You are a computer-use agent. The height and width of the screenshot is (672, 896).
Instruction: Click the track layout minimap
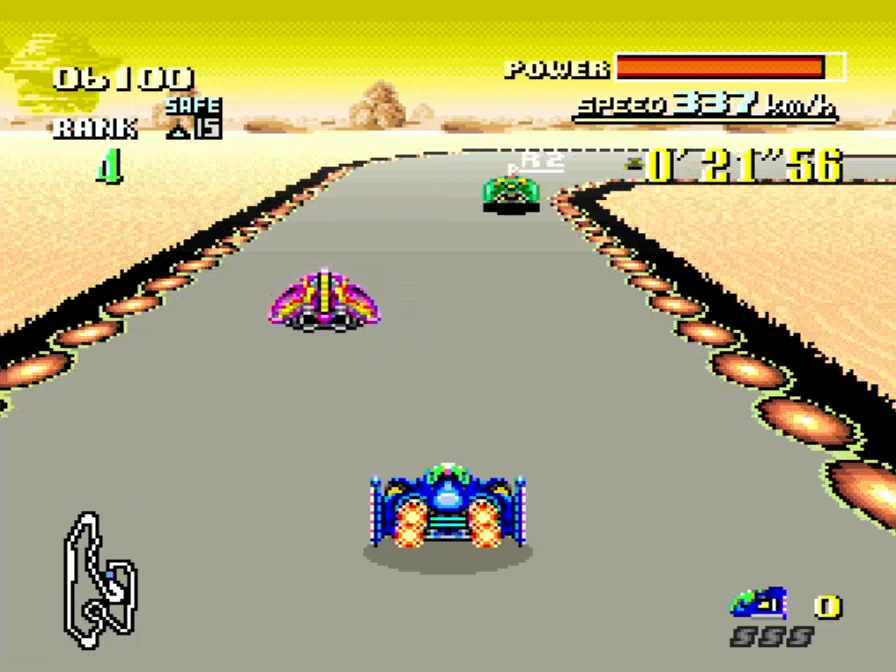coord(98,580)
